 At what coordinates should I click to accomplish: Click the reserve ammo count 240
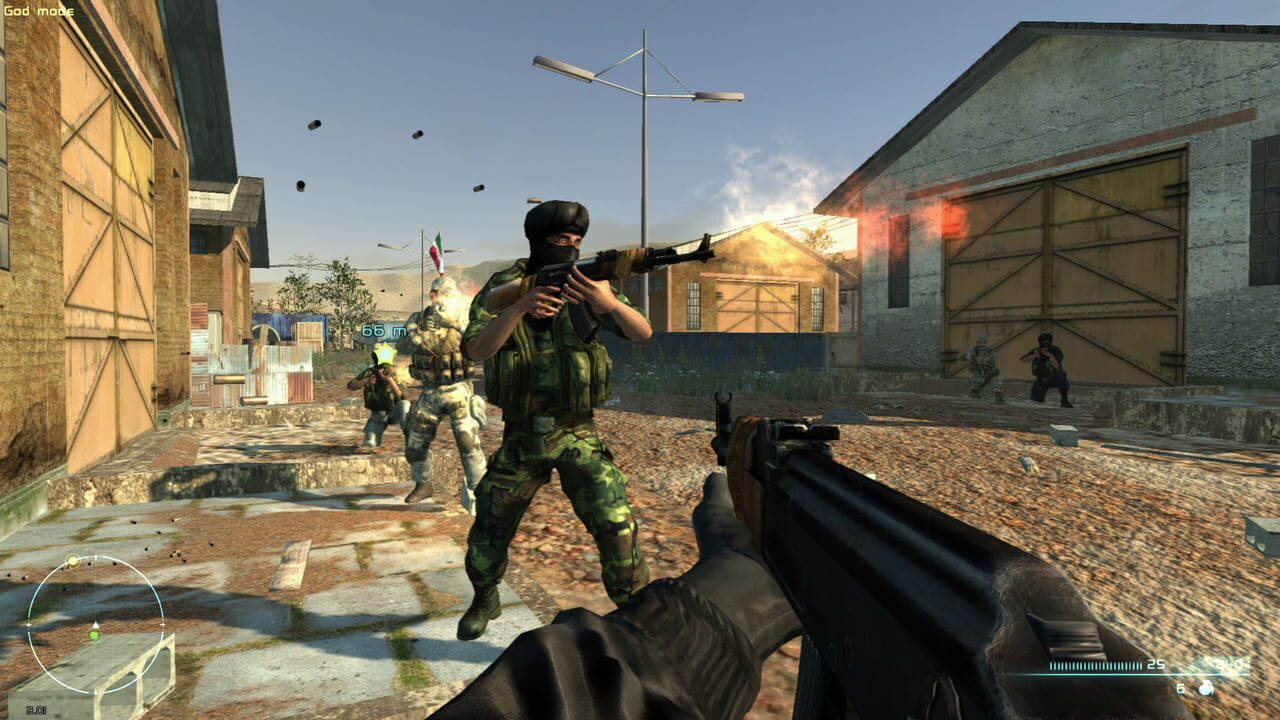point(1230,663)
